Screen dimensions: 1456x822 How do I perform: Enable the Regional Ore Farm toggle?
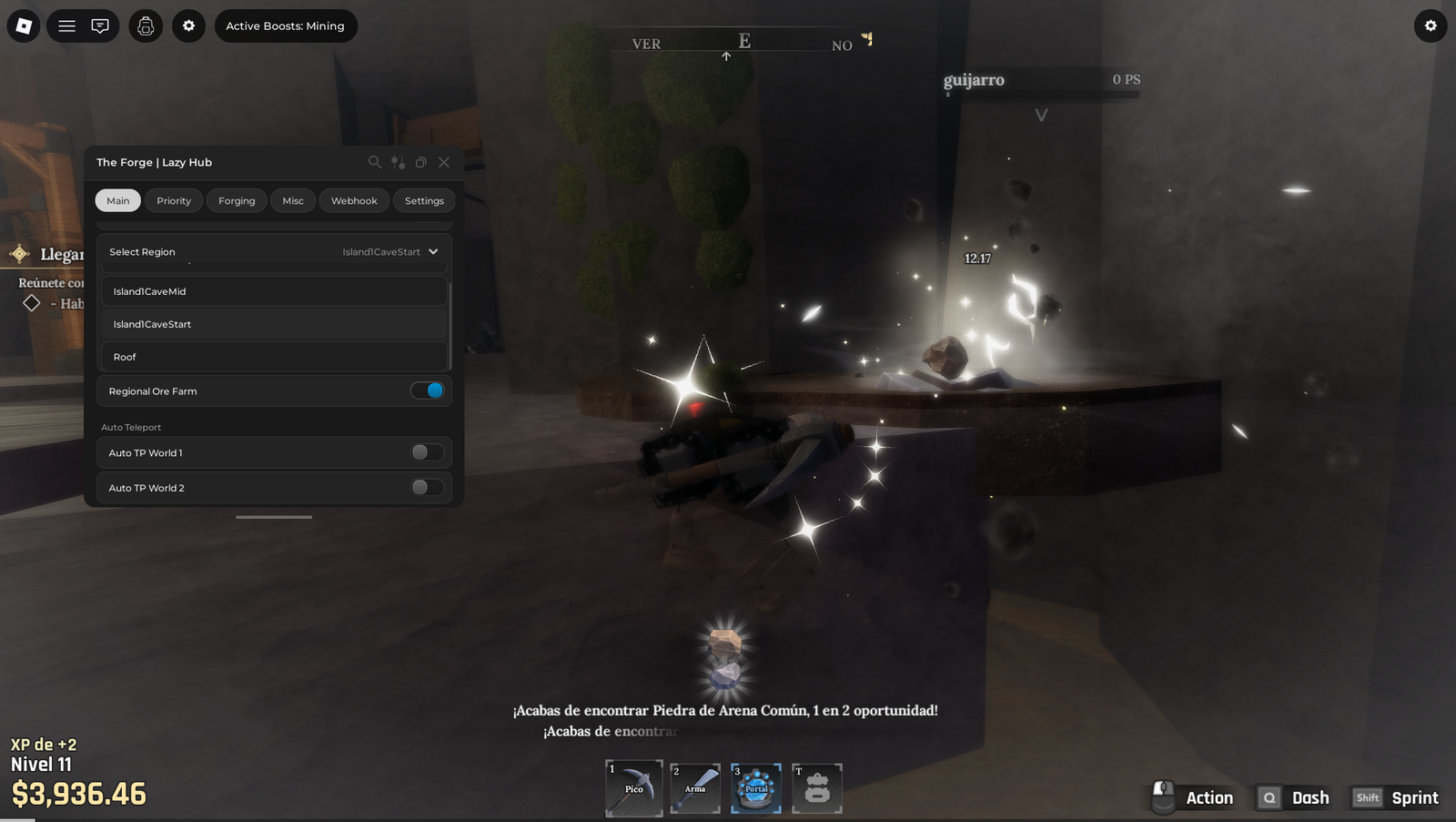click(428, 390)
